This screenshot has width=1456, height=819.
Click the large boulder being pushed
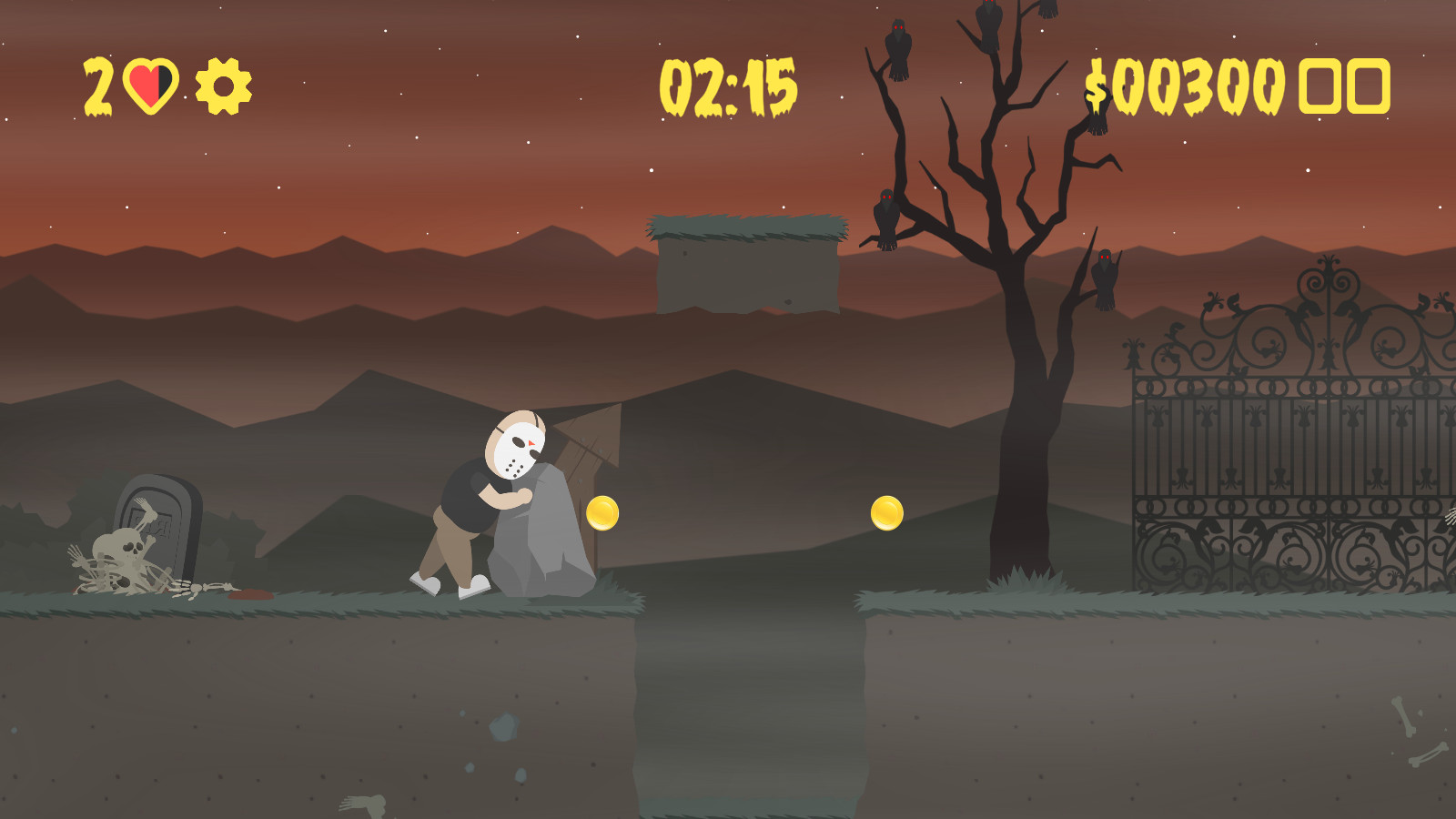click(x=541, y=537)
